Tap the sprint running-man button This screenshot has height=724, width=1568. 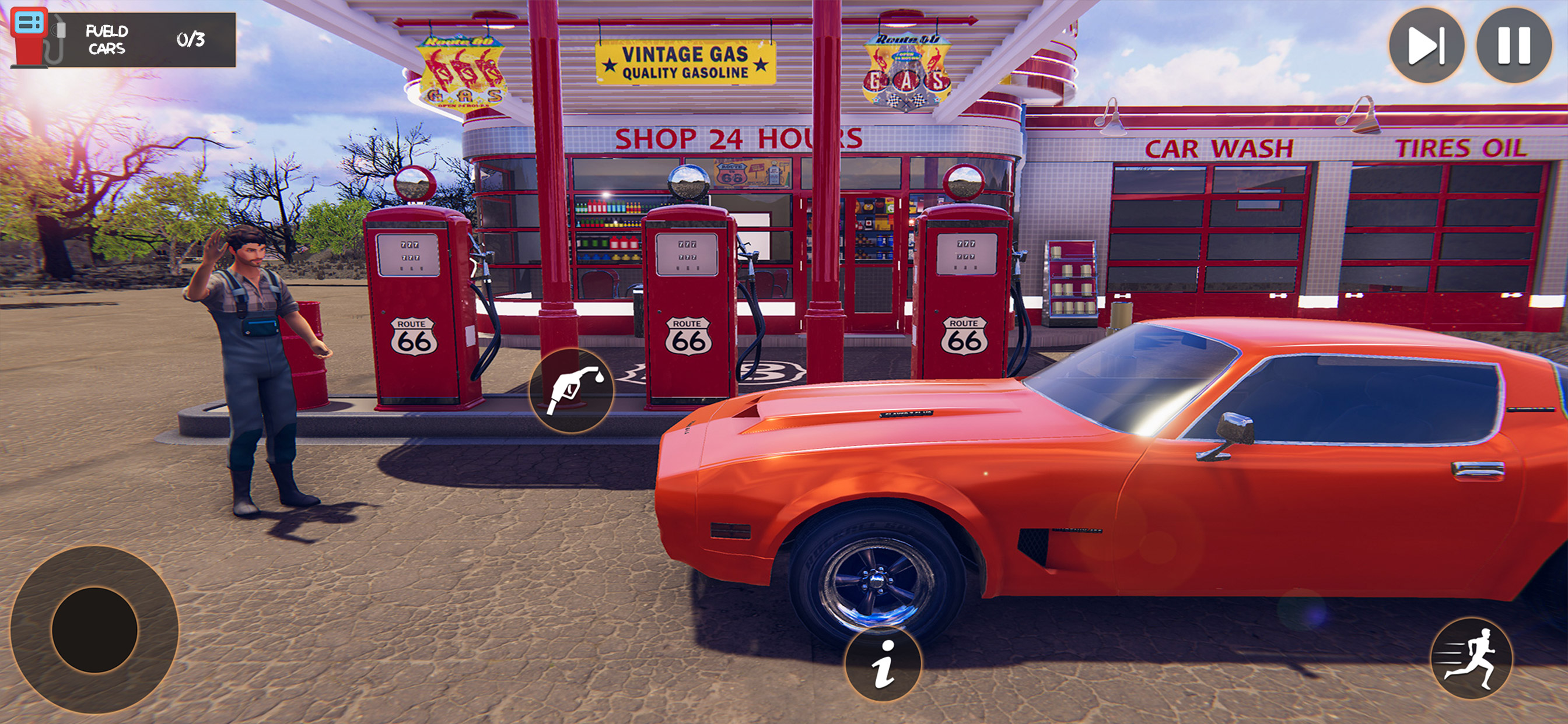(1471, 658)
